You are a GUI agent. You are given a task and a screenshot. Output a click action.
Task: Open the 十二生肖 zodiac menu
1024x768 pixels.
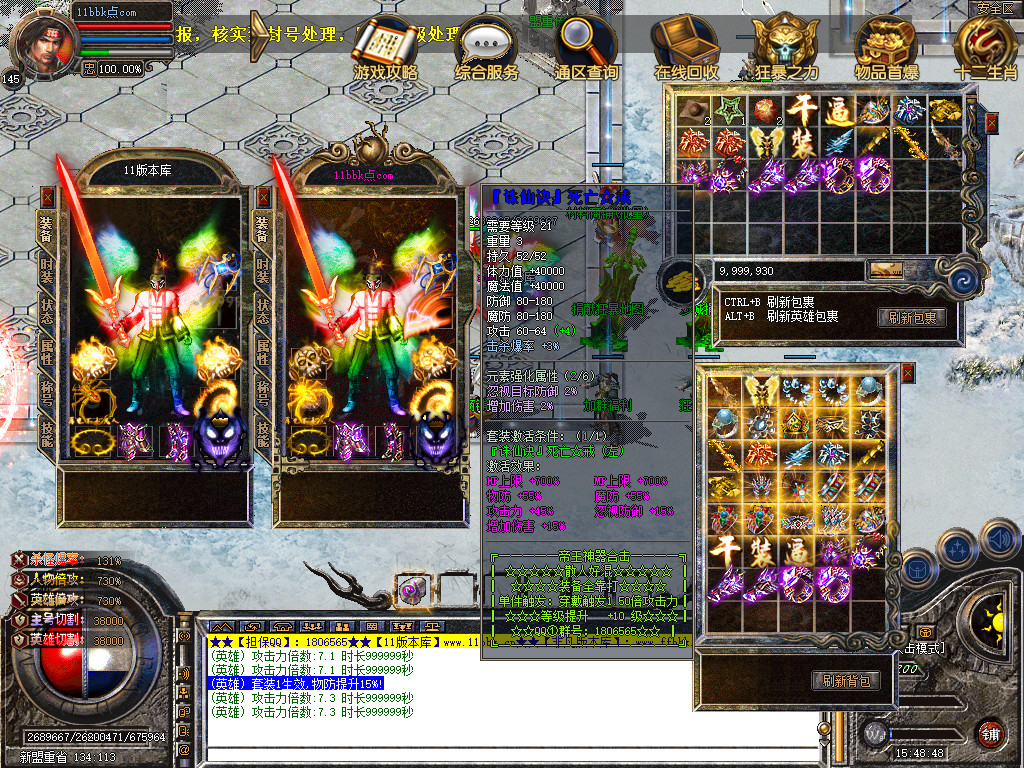click(x=985, y=46)
